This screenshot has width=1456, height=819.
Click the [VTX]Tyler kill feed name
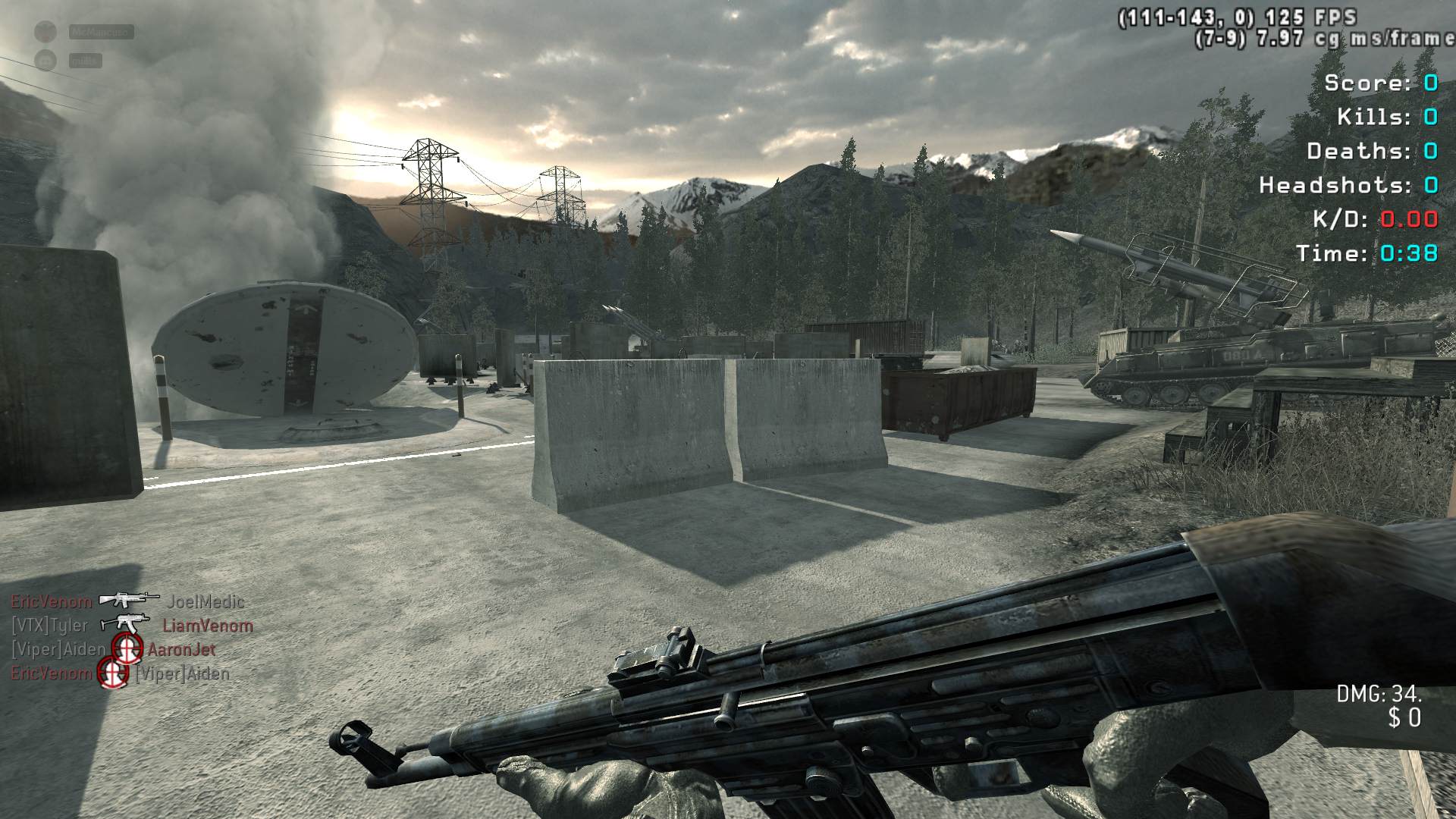pyautogui.click(x=49, y=626)
